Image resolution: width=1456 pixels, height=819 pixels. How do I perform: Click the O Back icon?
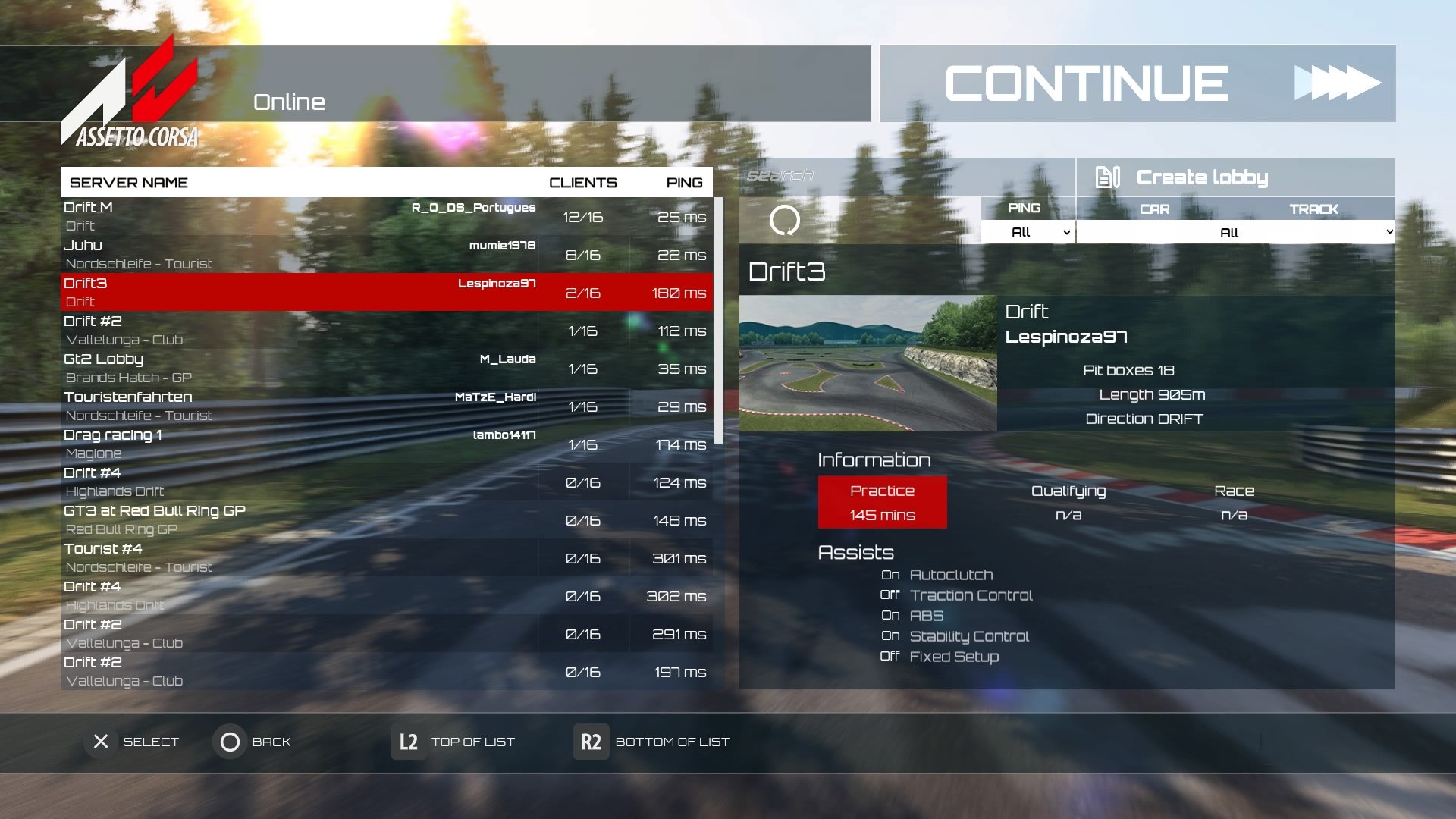[x=230, y=742]
